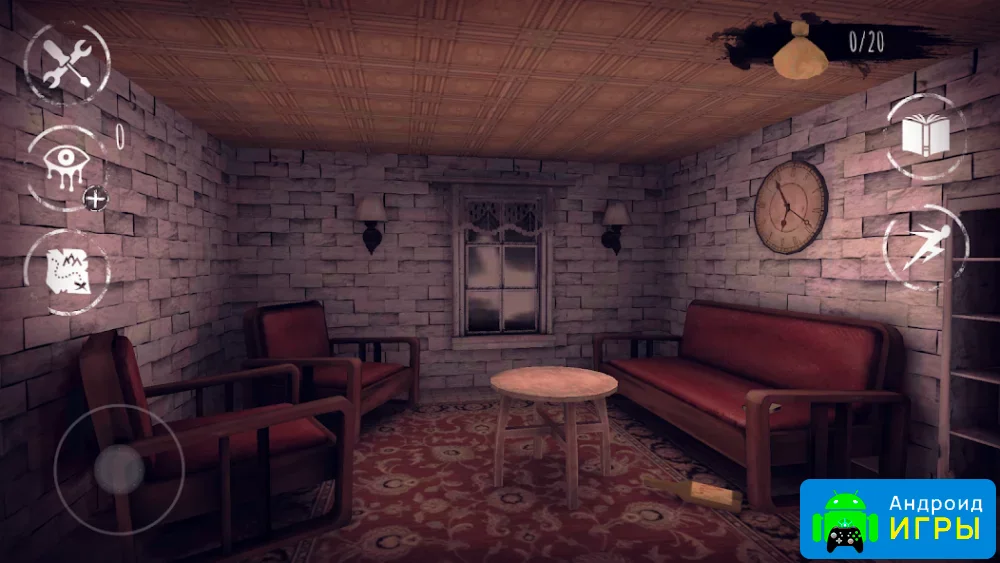This screenshot has height=563, width=1000.
Task: Open the book journal icon
Action: coord(925,137)
